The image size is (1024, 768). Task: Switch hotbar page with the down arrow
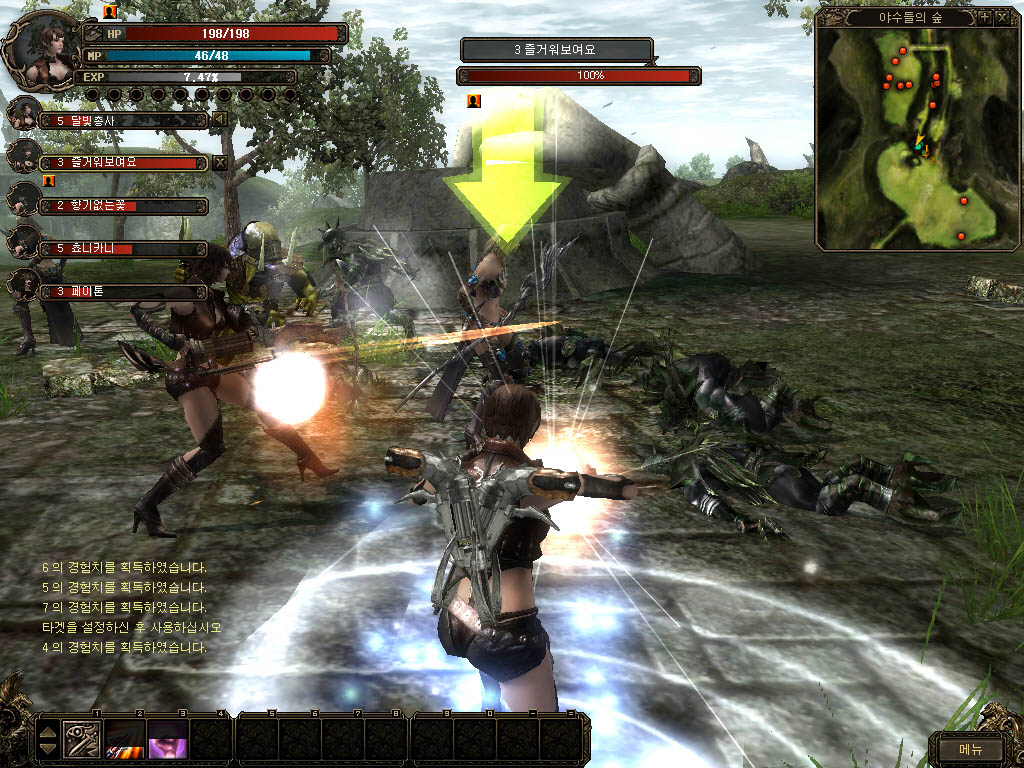tap(48, 748)
